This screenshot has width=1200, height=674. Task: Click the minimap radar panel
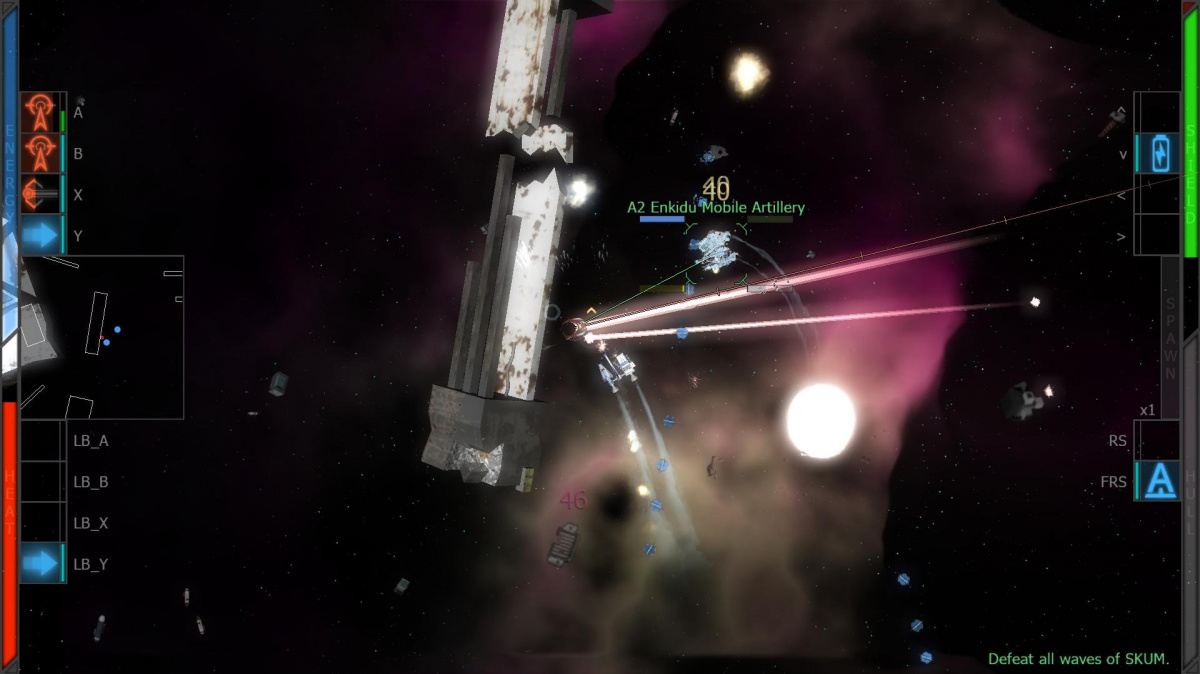pos(102,337)
